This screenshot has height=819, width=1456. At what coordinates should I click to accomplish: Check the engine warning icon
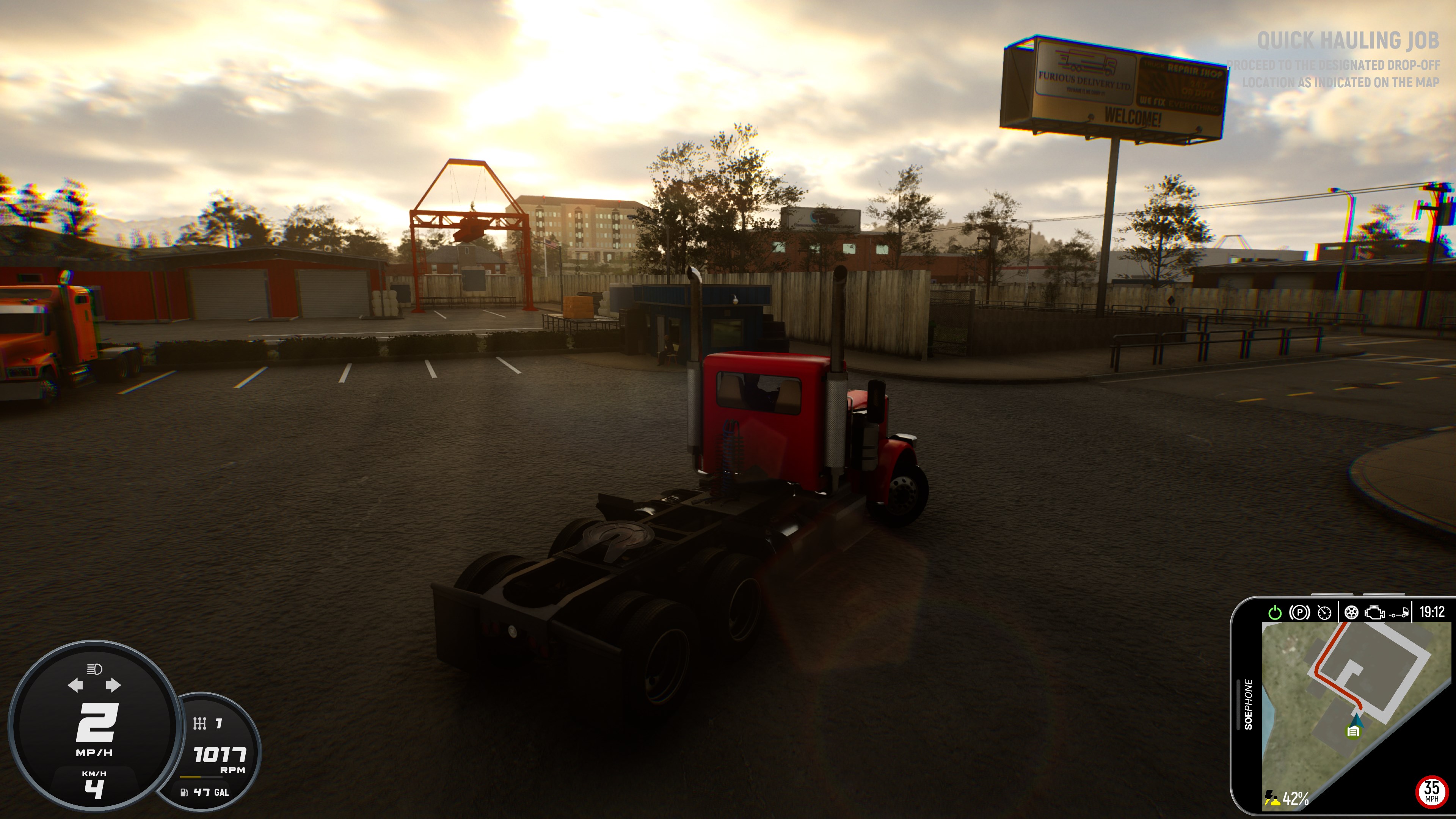click(x=1374, y=613)
